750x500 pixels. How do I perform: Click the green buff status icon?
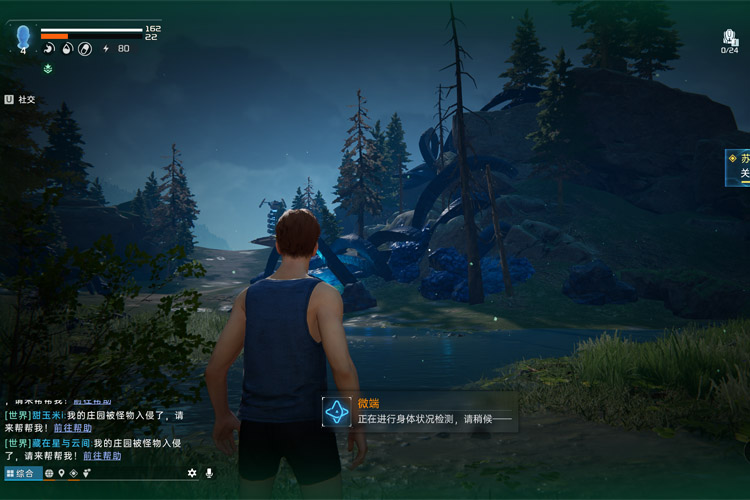(x=47, y=68)
